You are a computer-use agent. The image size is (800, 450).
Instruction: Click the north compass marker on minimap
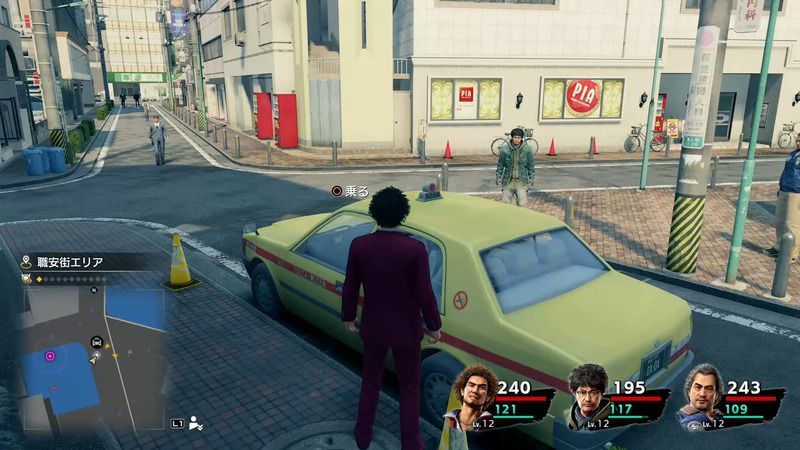pyautogui.click(x=94, y=290)
